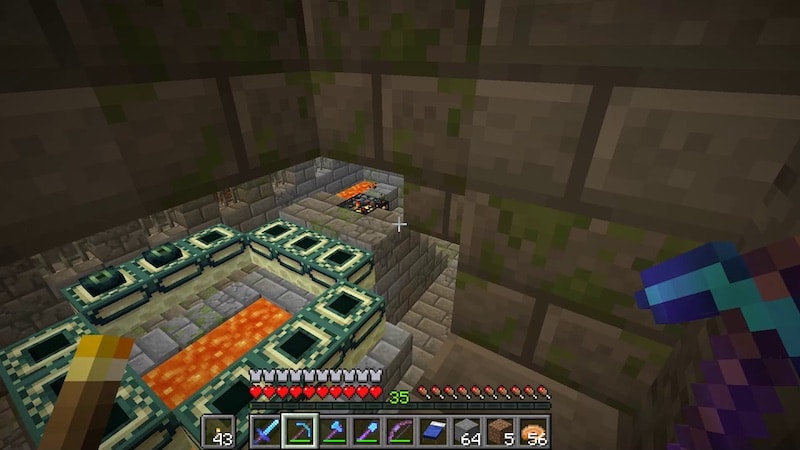Switch to the diamond shovel slot
Image resolution: width=800 pixels, height=450 pixels.
tap(367, 432)
